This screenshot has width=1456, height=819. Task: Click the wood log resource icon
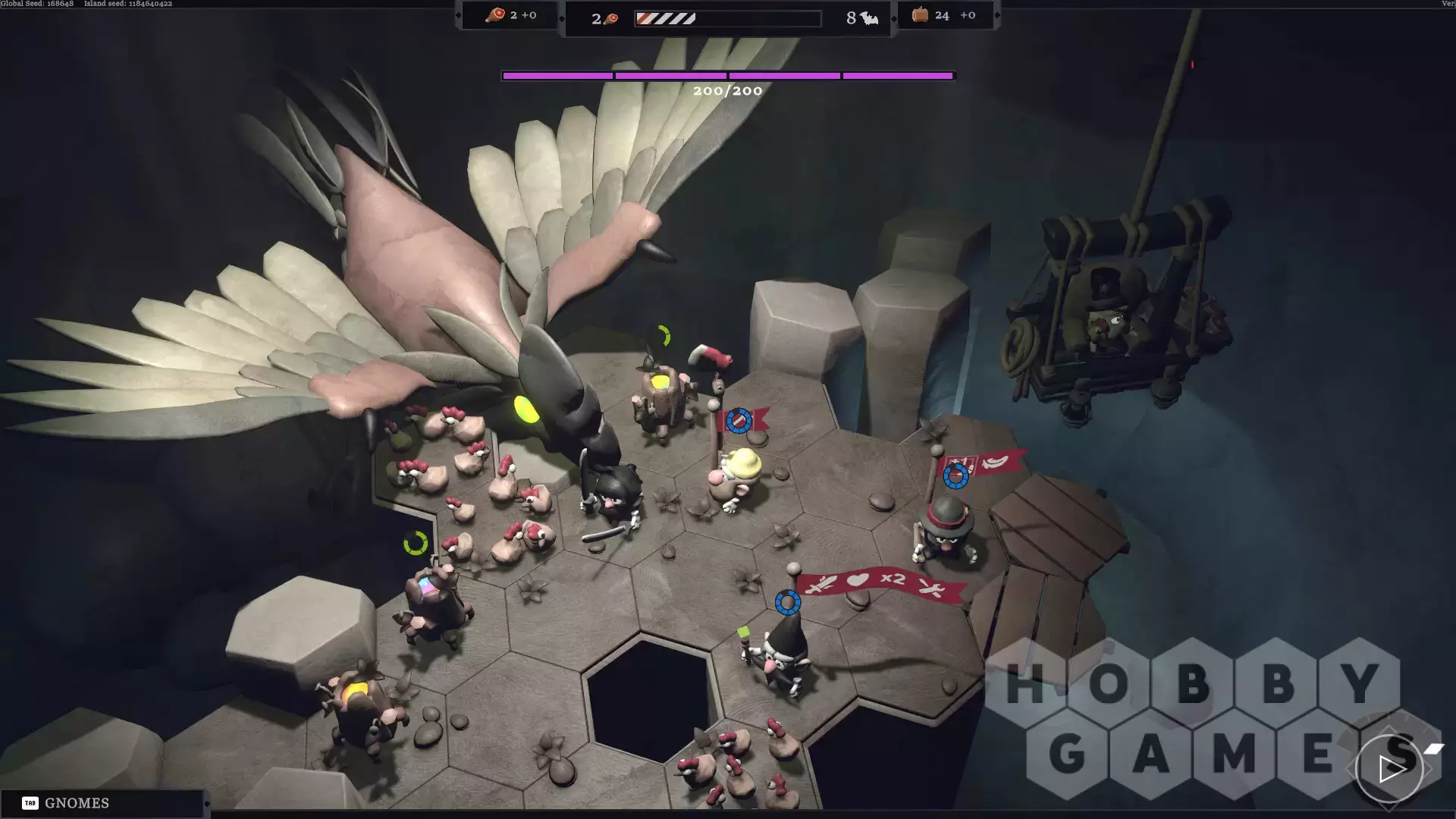tap(920, 15)
